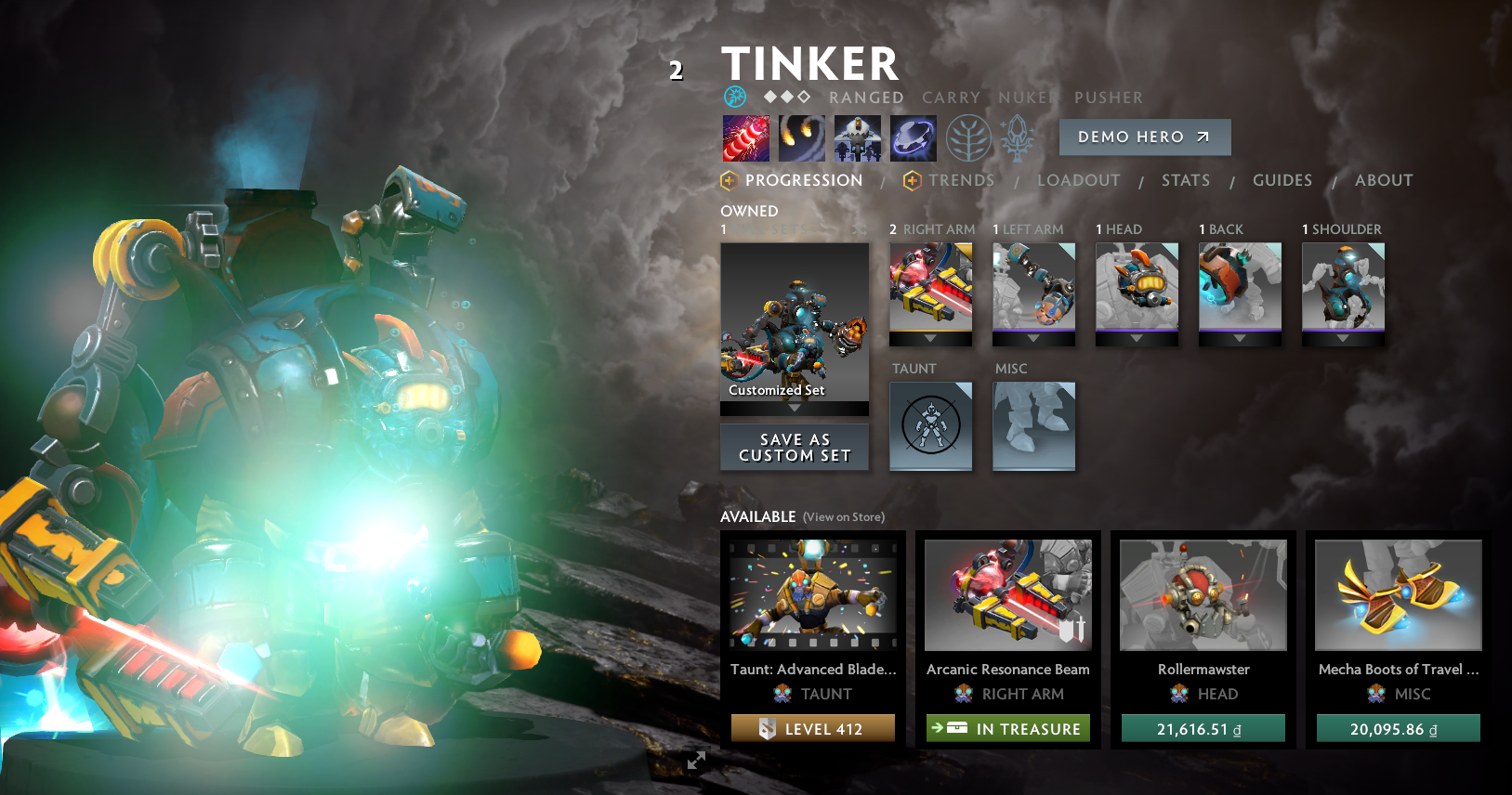This screenshot has height=795, width=1512.
Task: Click the badge icon beside the HEAD label
Action: [1180, 694]
